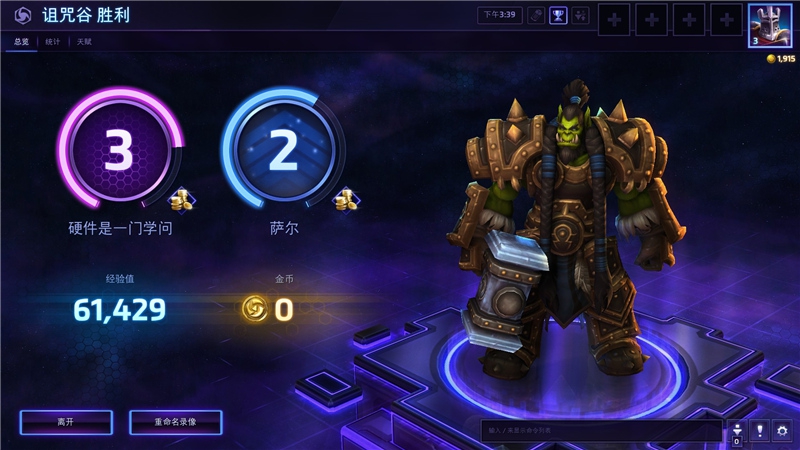The height and width of the screenshot is (450, 800).
Task: Click the 重命名录像 (Rename Replay) button
Action: pos(175,422)
